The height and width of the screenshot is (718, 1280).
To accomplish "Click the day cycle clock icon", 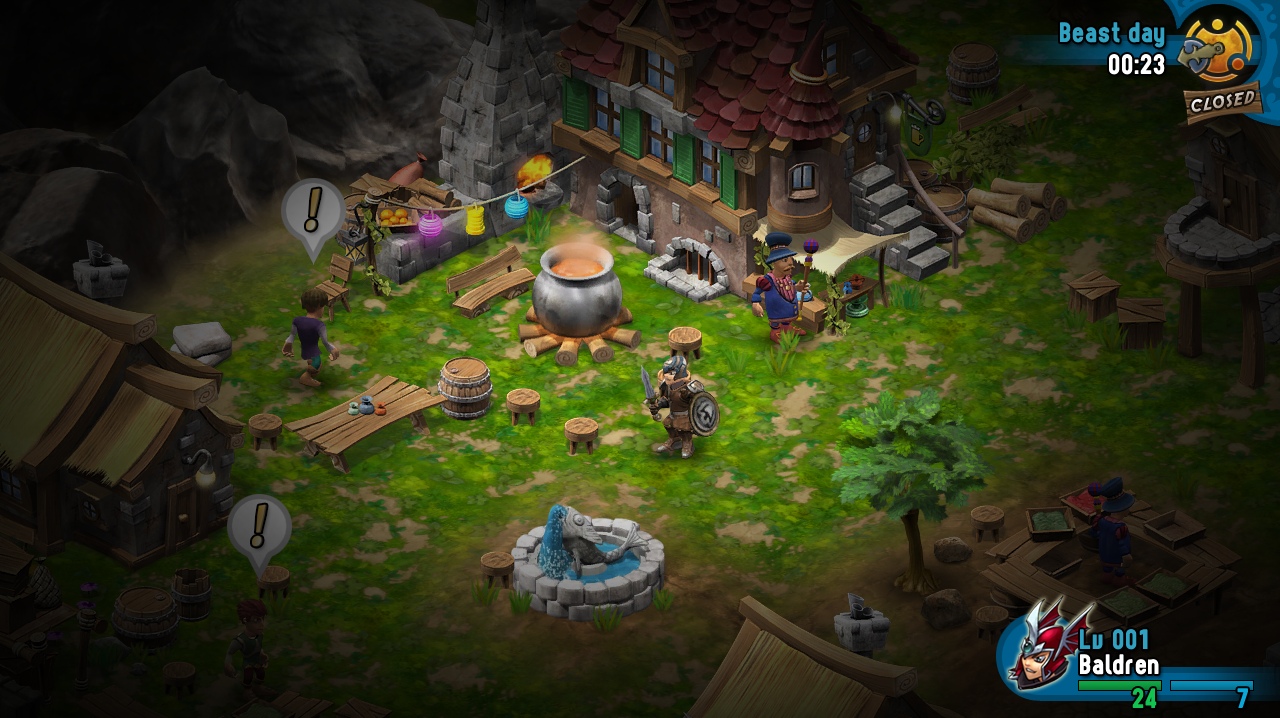I will pyautogui.click(x=1218, y=46).
